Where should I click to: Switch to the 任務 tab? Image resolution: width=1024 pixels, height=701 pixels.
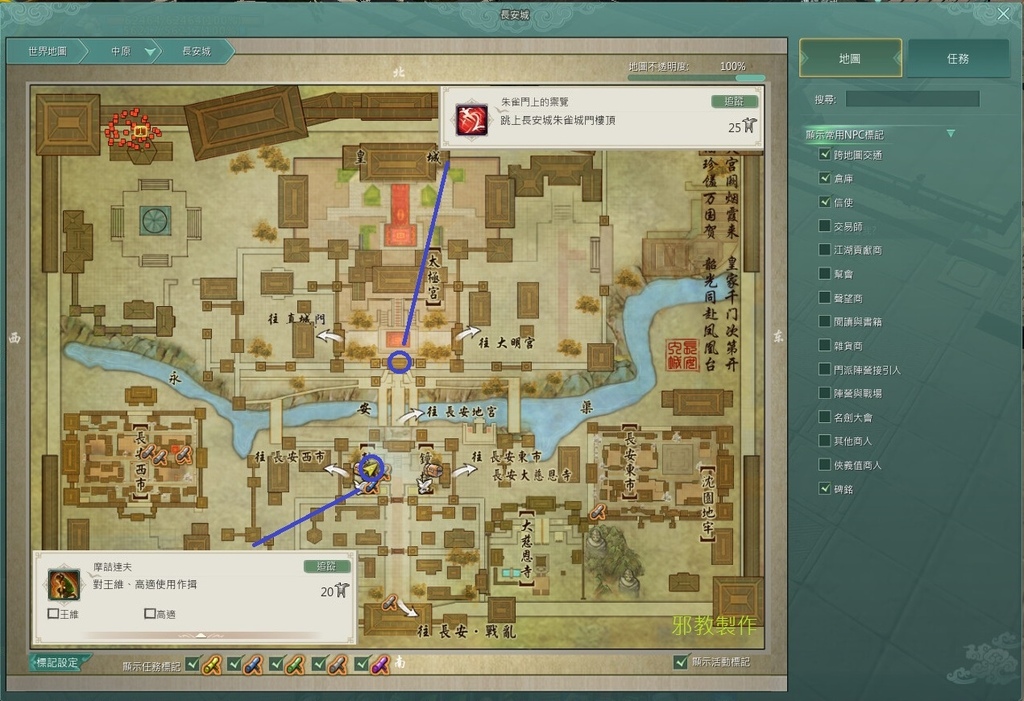pos(957,59)
